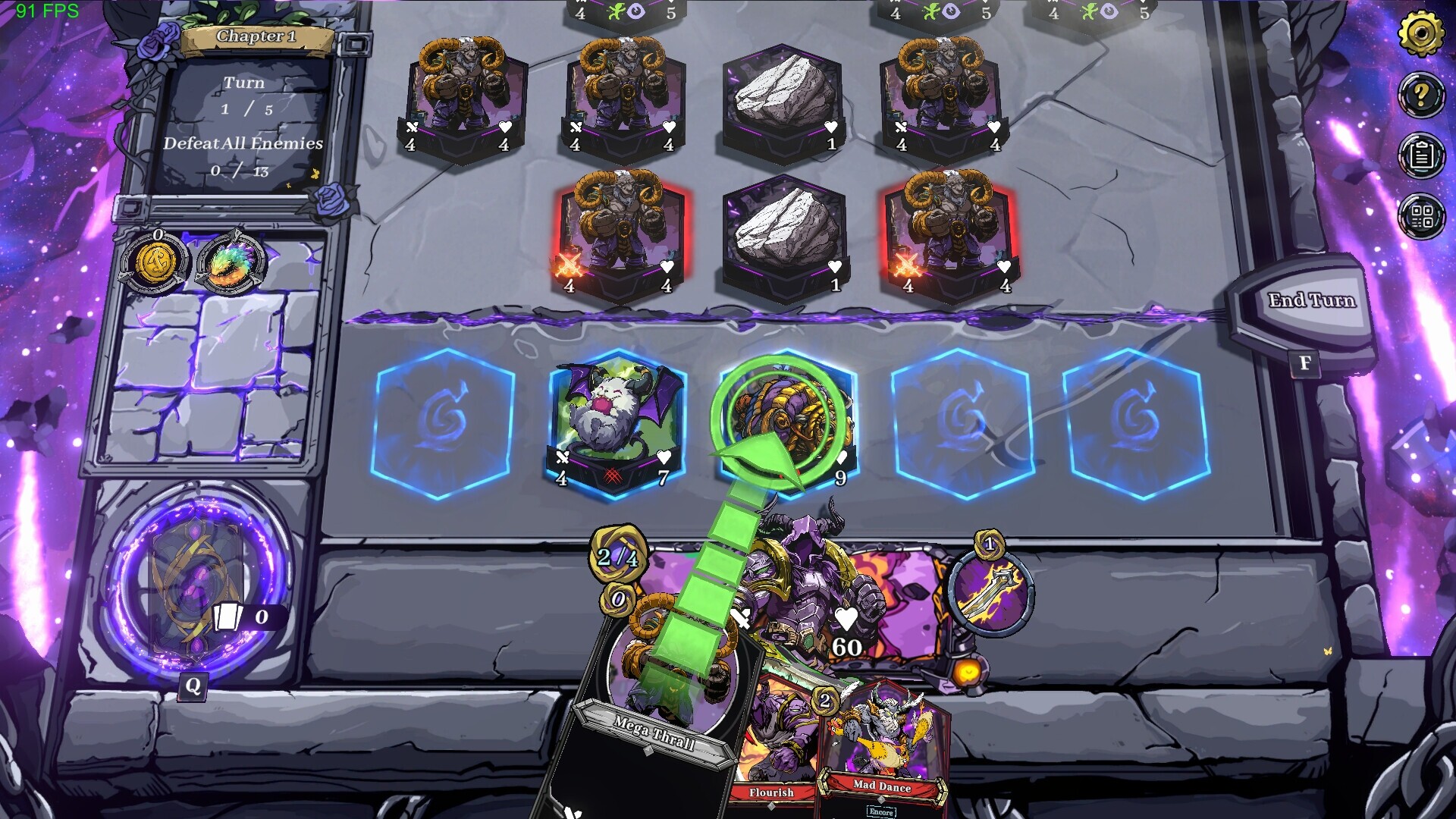Open the draw pile deck

(199, 584)
